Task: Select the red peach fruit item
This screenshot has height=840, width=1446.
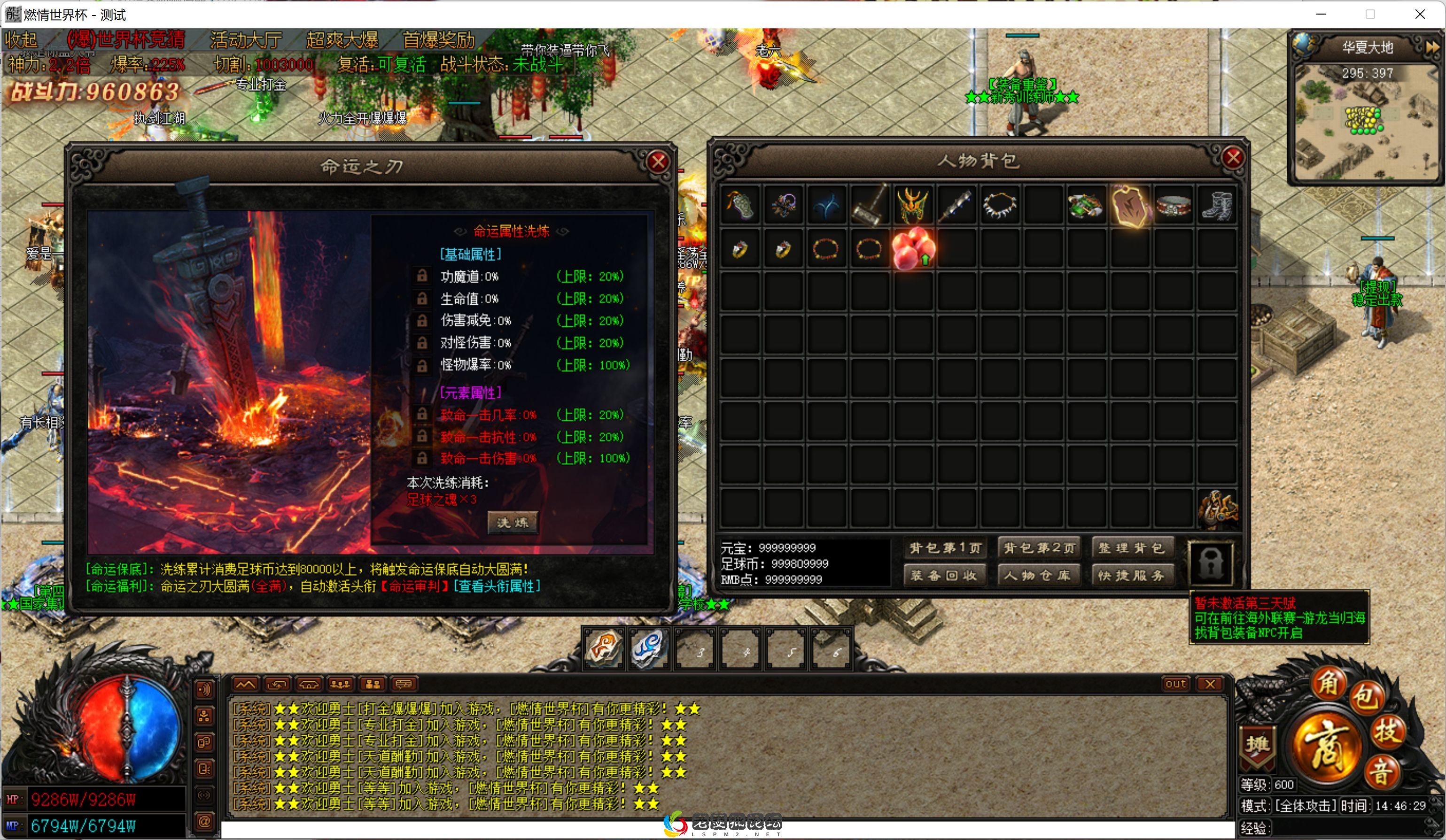Action: click(x=913, y=249)
